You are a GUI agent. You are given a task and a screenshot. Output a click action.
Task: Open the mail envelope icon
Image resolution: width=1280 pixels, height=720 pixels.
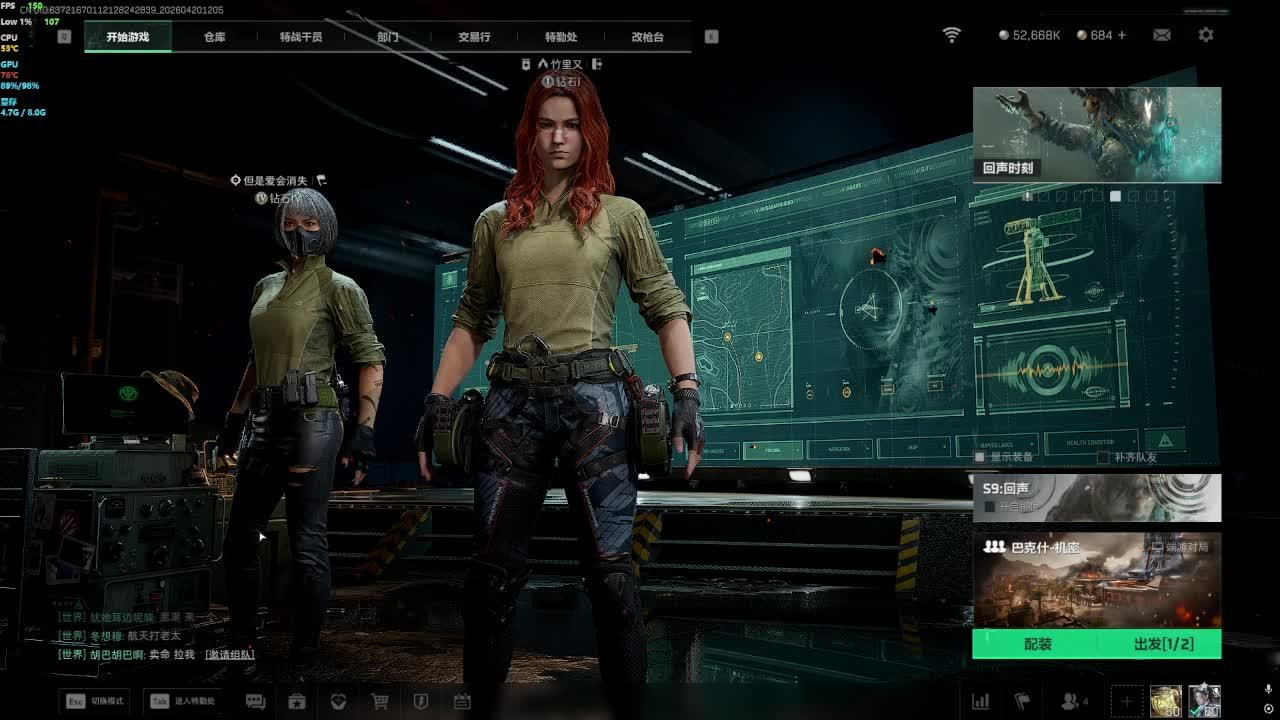tap(1161, 35)
